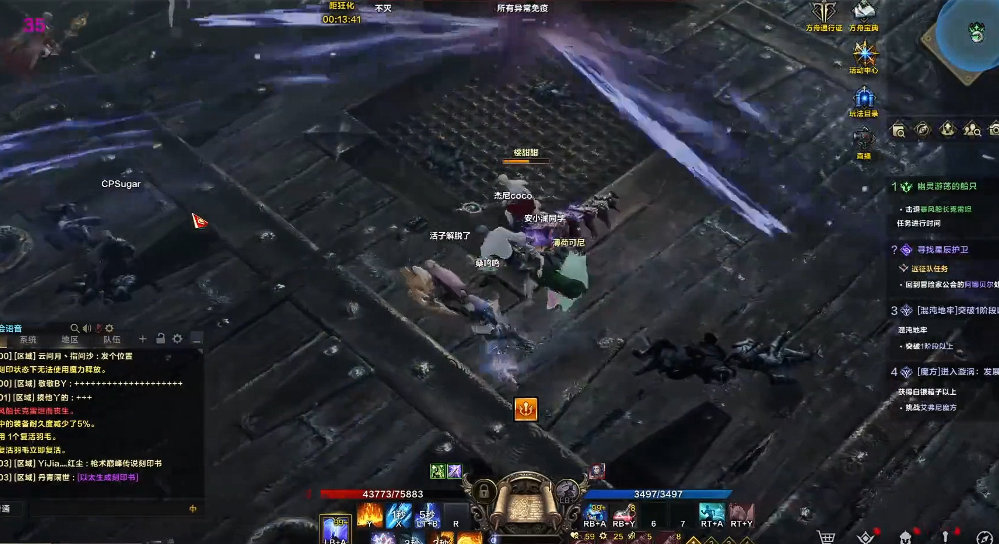Switch to the 系统 chat tab
The image size is (999, 544).
28,340
